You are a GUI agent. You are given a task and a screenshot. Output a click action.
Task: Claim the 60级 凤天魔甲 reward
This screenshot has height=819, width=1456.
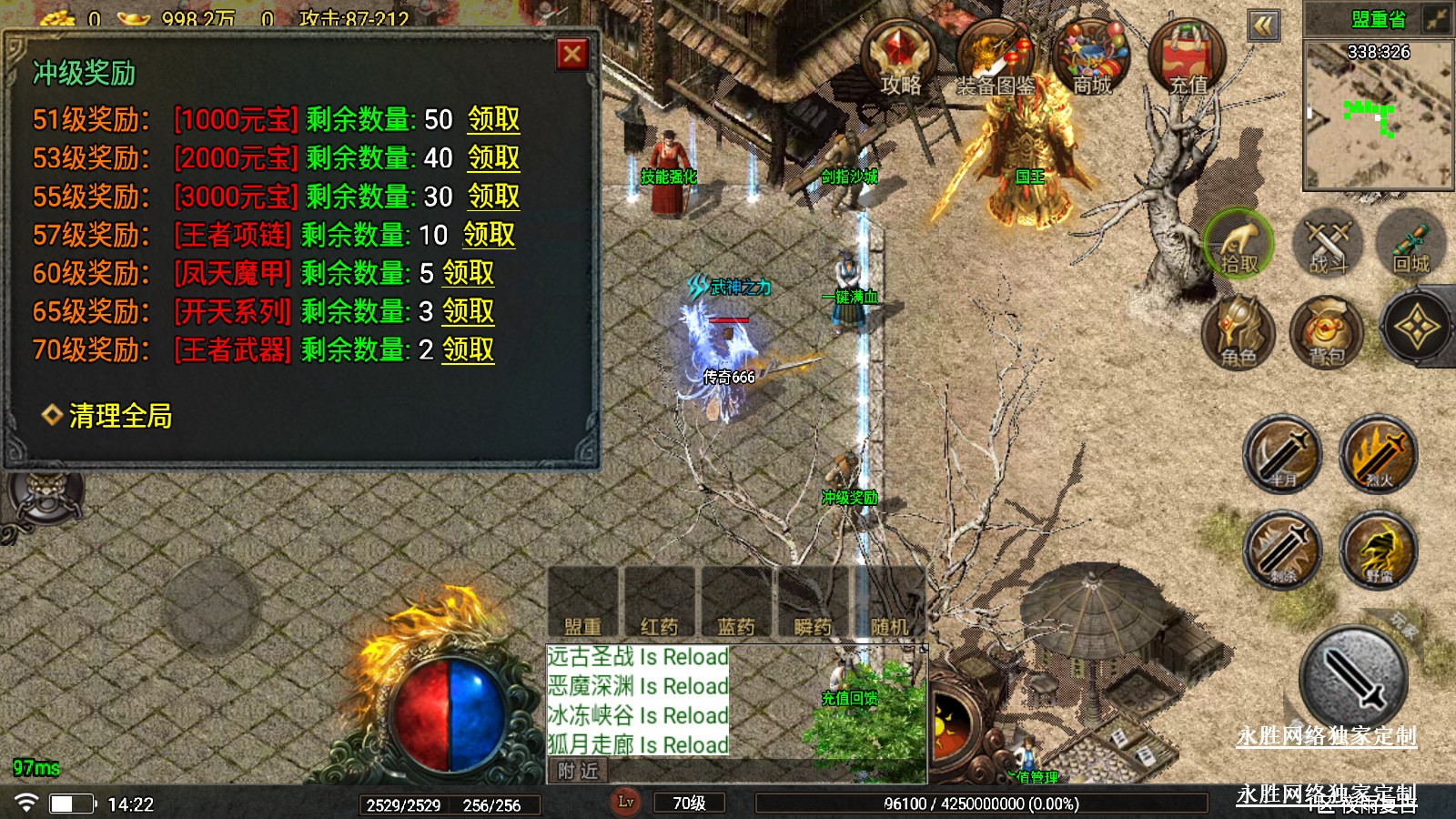tap(468, 273)
